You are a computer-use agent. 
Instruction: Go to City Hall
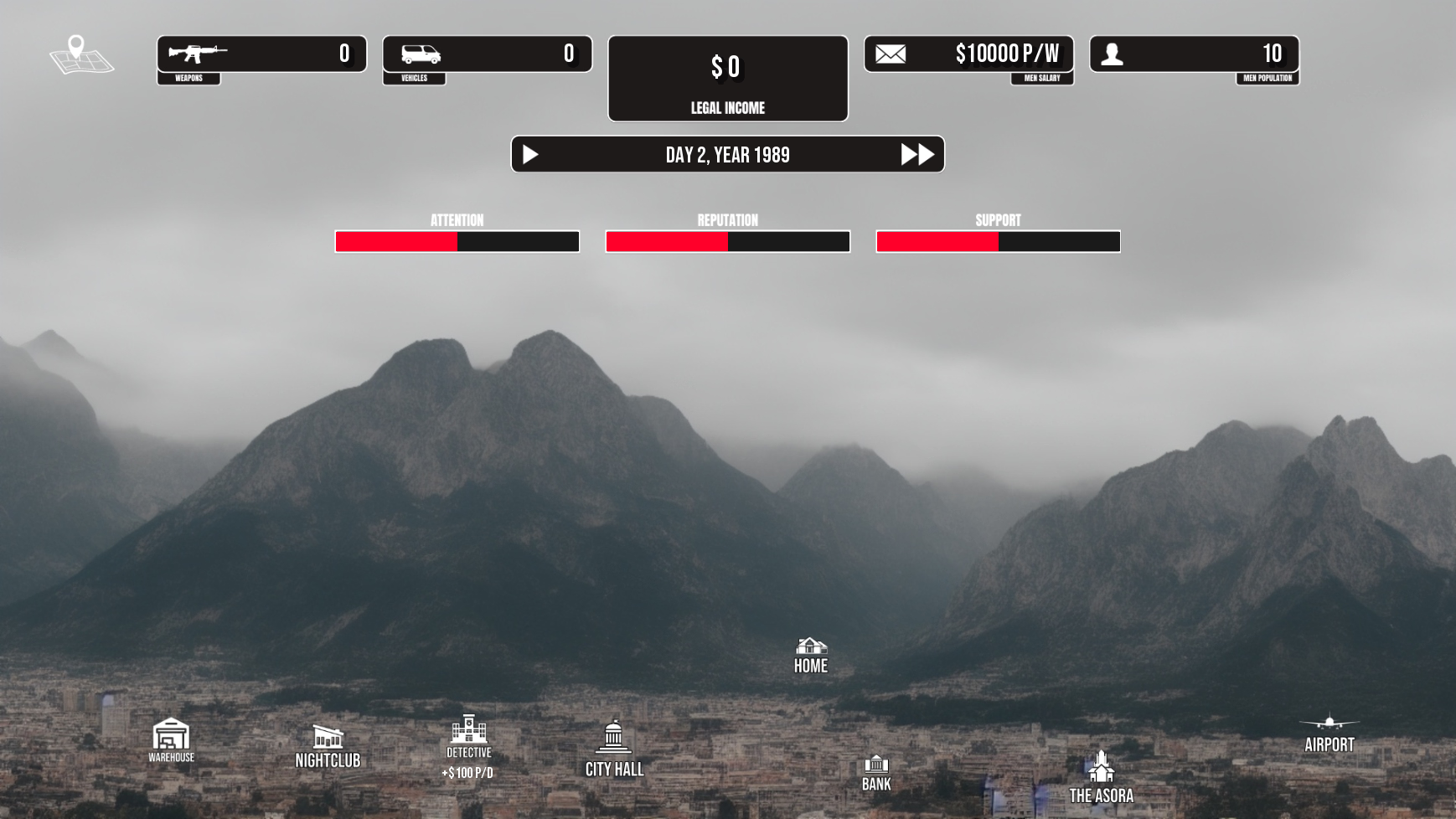(614, 746)
